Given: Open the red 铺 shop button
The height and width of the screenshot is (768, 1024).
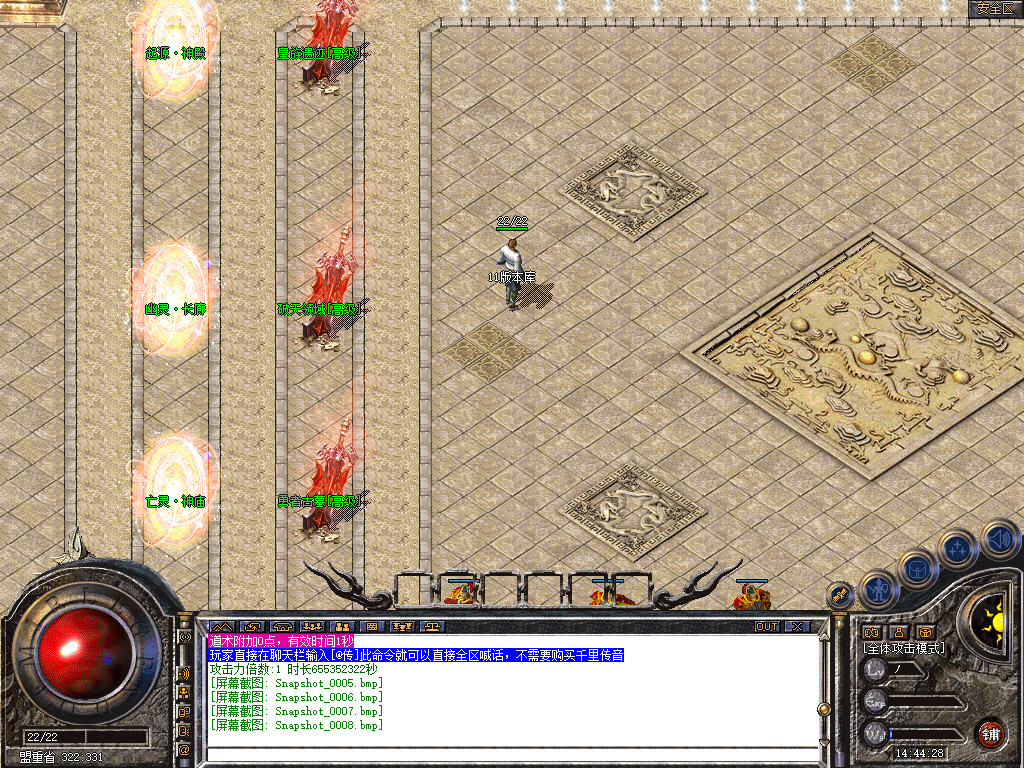Looking at the screenshot, I should point(989,733).
